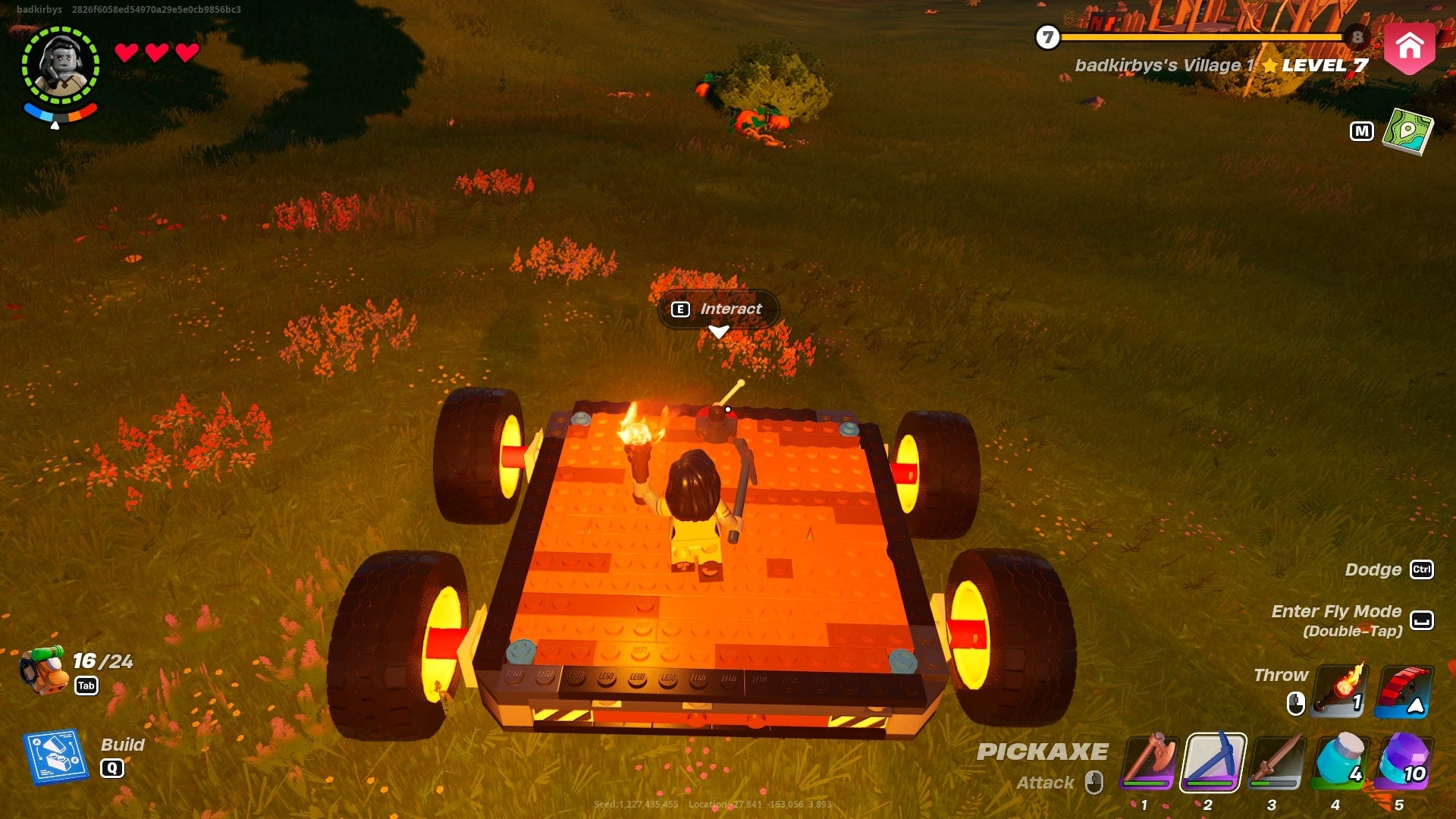Click the M map keybind badge

(1363, 130)
